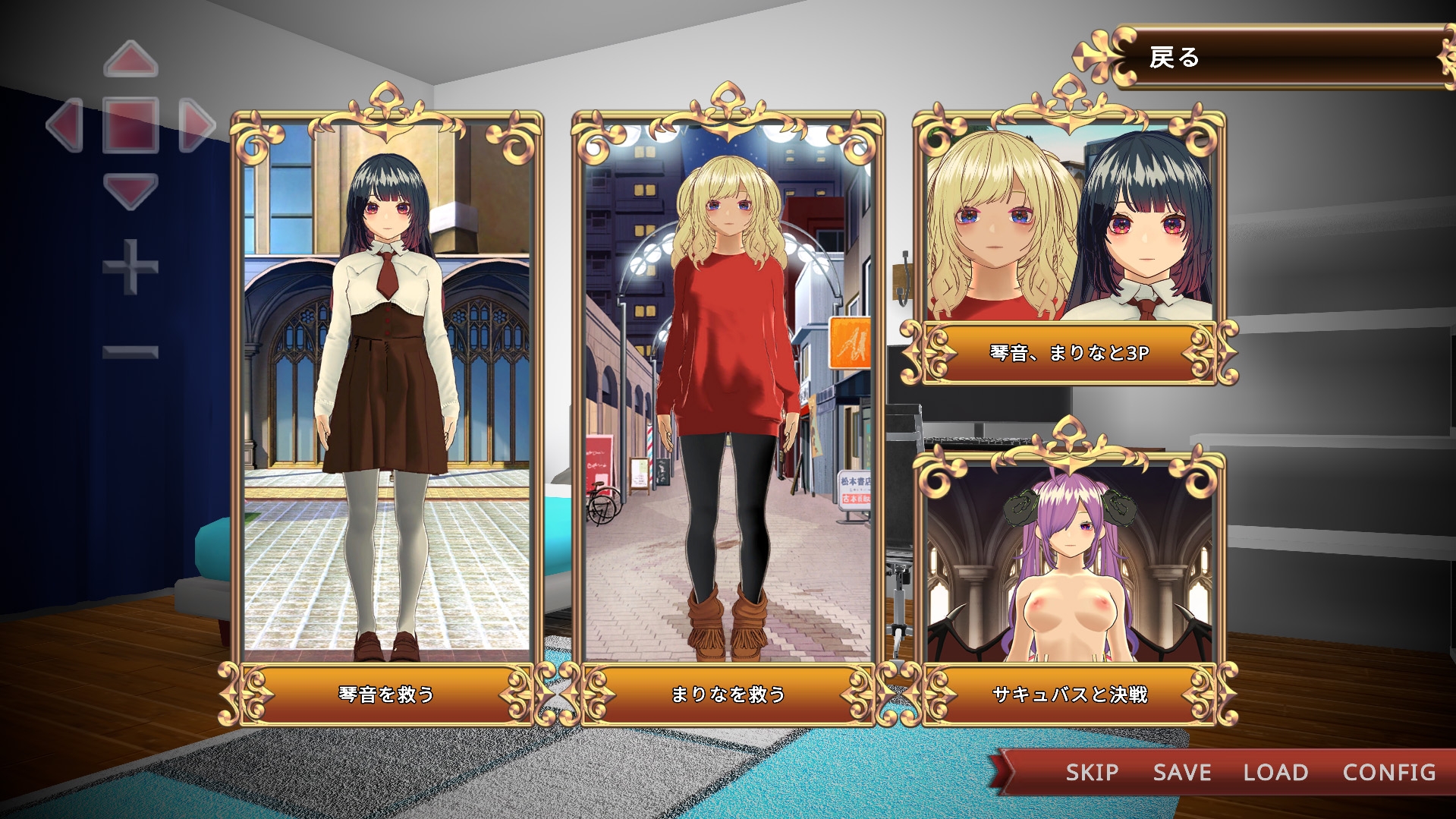Start the サキュバスと決戦 scene
The width and height of the screenshot is (1456, 819).
pyautogui.click(x=1069, y=694)
